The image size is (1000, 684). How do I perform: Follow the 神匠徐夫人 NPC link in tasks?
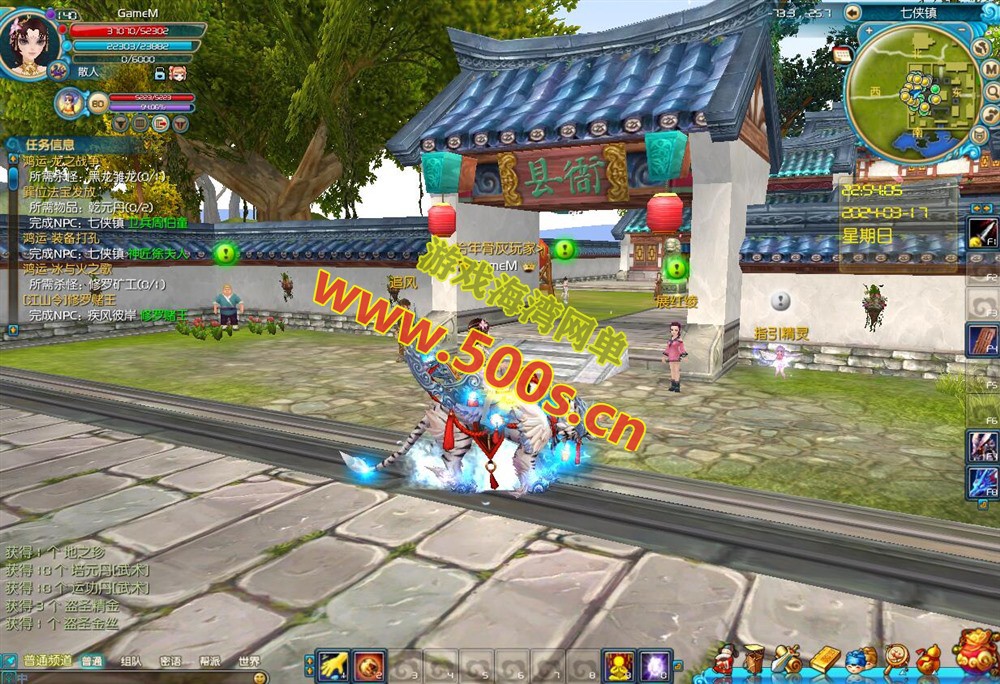coord(157,254)
